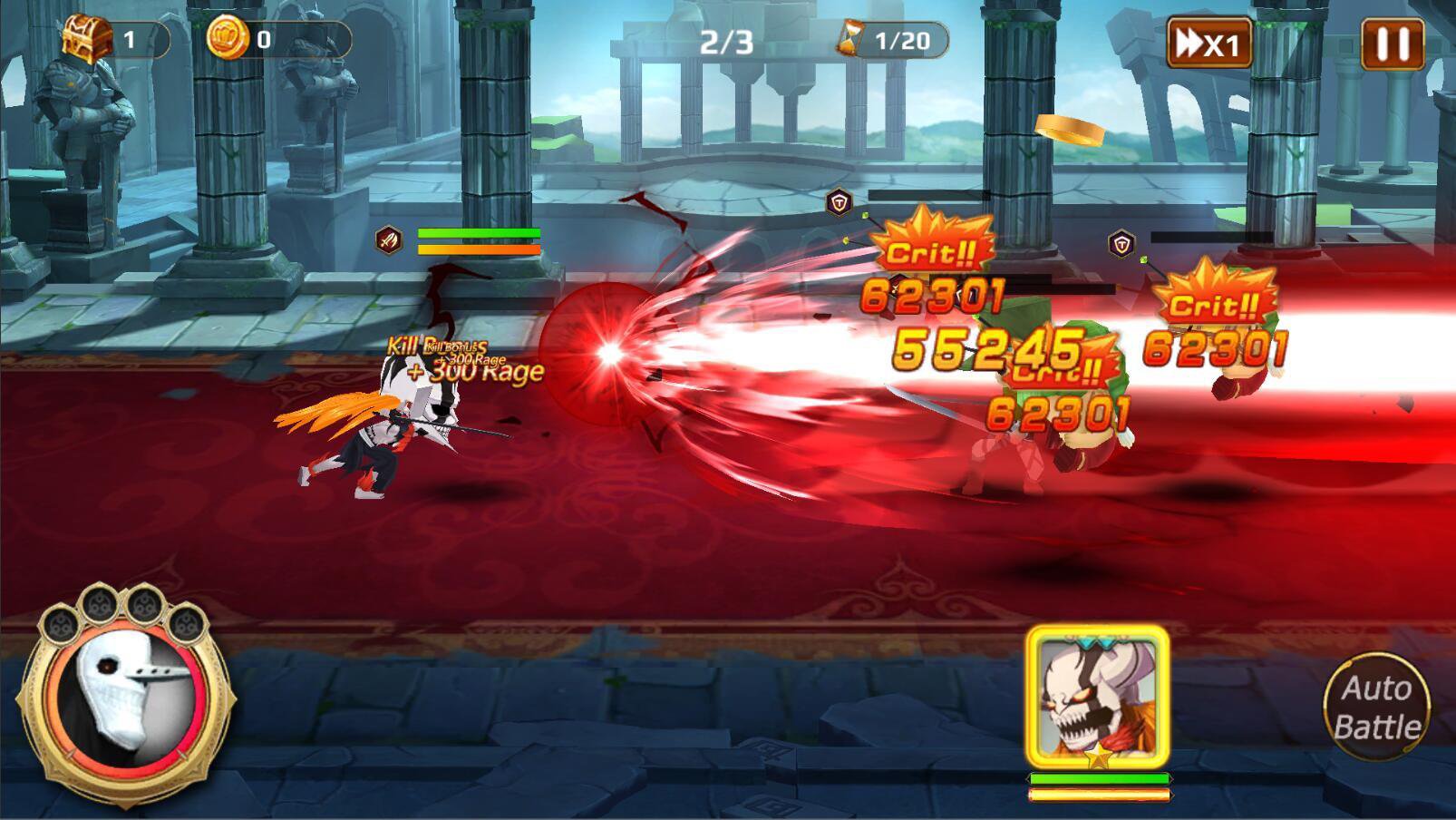
Task: Select the fourth skill orb above the portrait
Action: (x=189, y=624)
